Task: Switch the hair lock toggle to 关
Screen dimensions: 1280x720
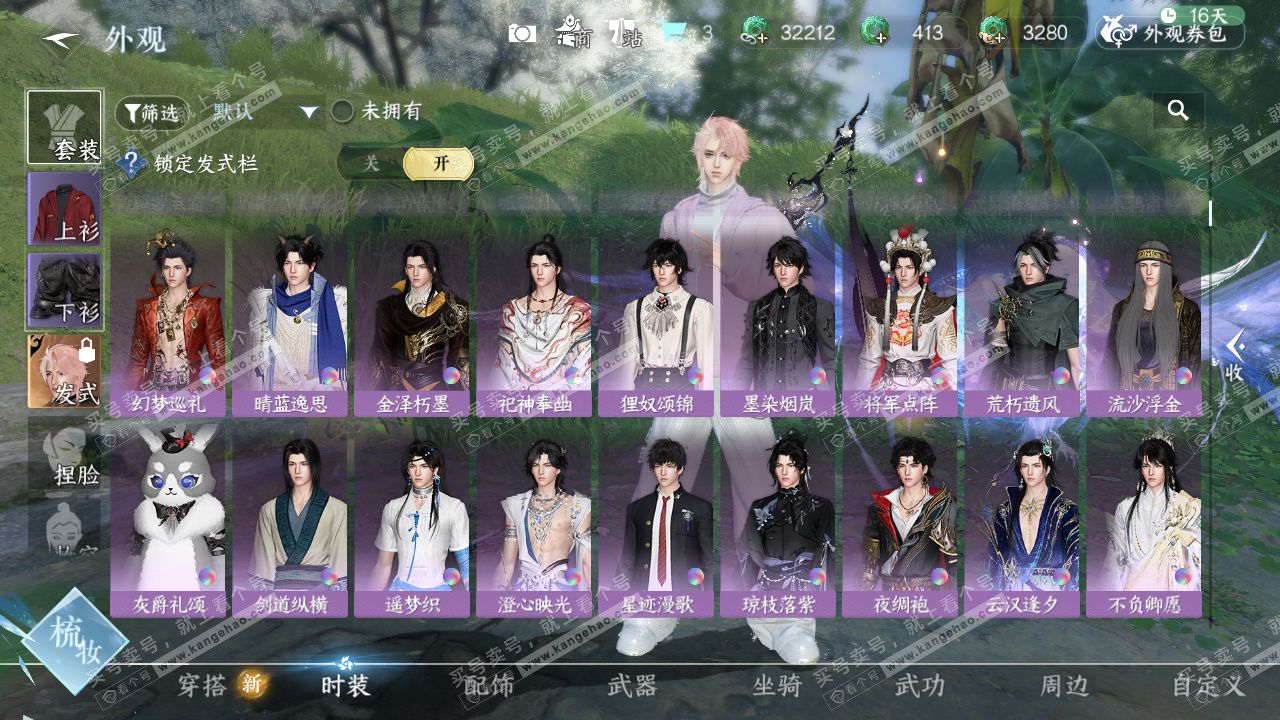Action: click(371, 164)
